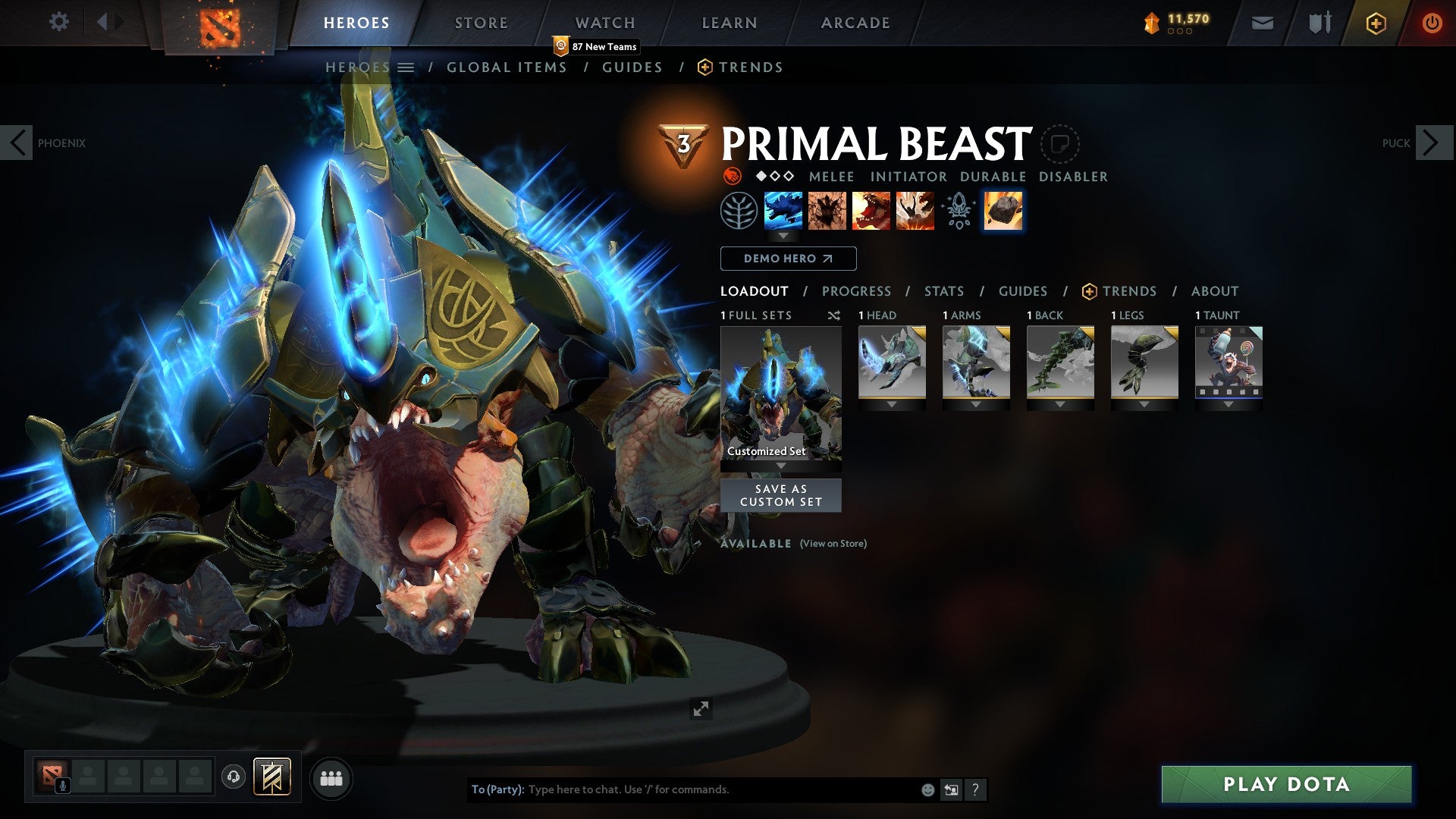The width and height of the screenshot is (1456, 819).
Task: Open the GLOBAL ITEMS menu item
Action: [507, 67]
